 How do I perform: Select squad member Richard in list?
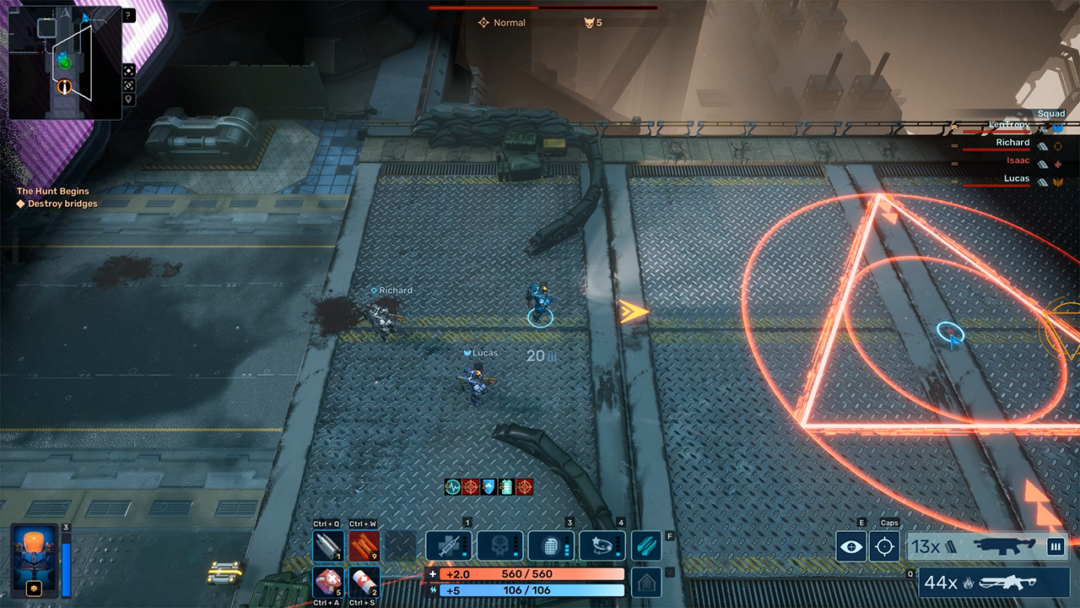(1012, 143)
